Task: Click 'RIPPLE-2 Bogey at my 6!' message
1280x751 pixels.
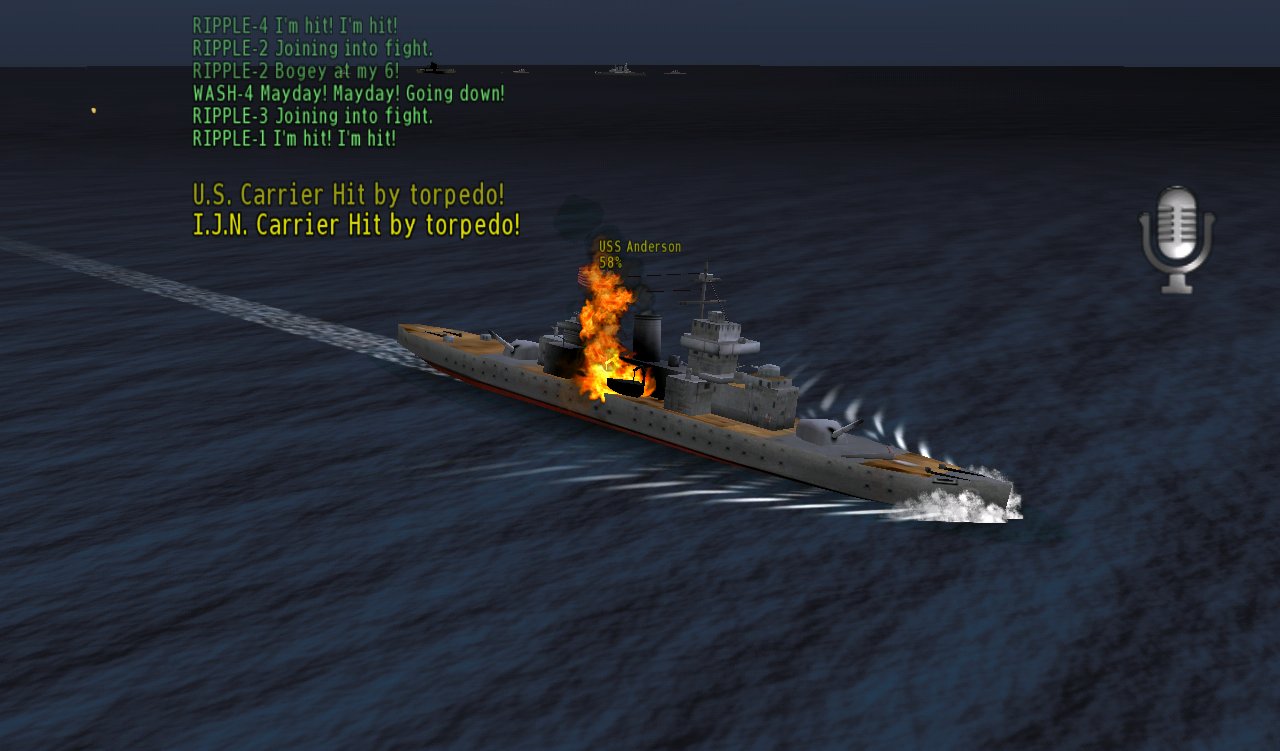Action: (x=293, y=70)
